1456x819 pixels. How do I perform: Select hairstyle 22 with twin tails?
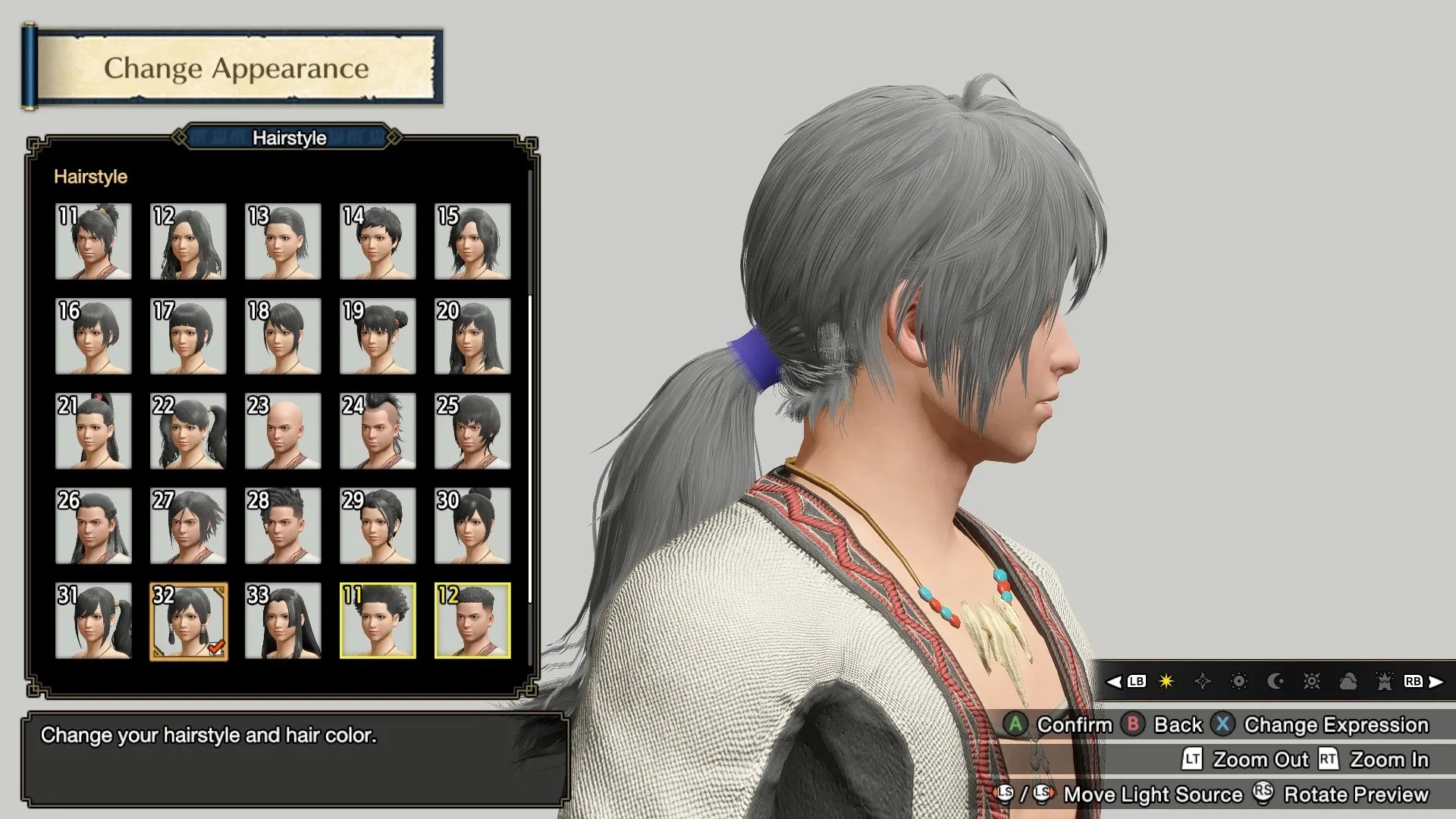point(188,431)
